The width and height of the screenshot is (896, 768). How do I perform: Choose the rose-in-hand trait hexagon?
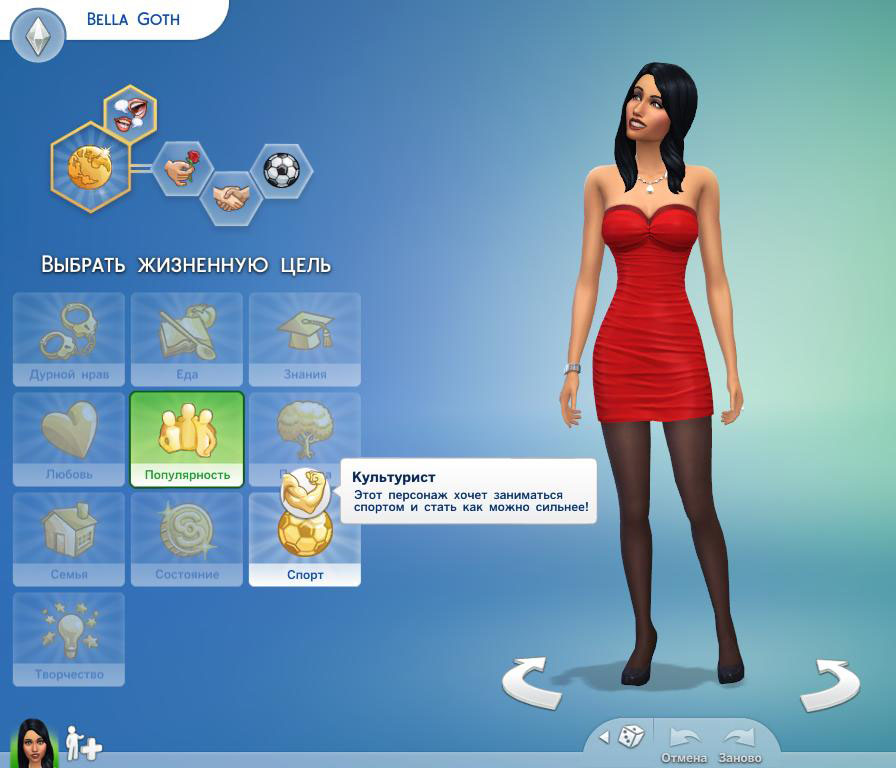click(182, 168)
